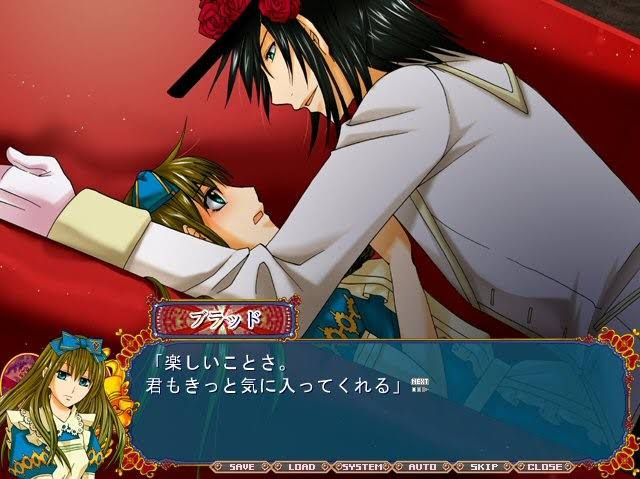
Task: Open the SYSTEM settings
Action: (363, 467)
